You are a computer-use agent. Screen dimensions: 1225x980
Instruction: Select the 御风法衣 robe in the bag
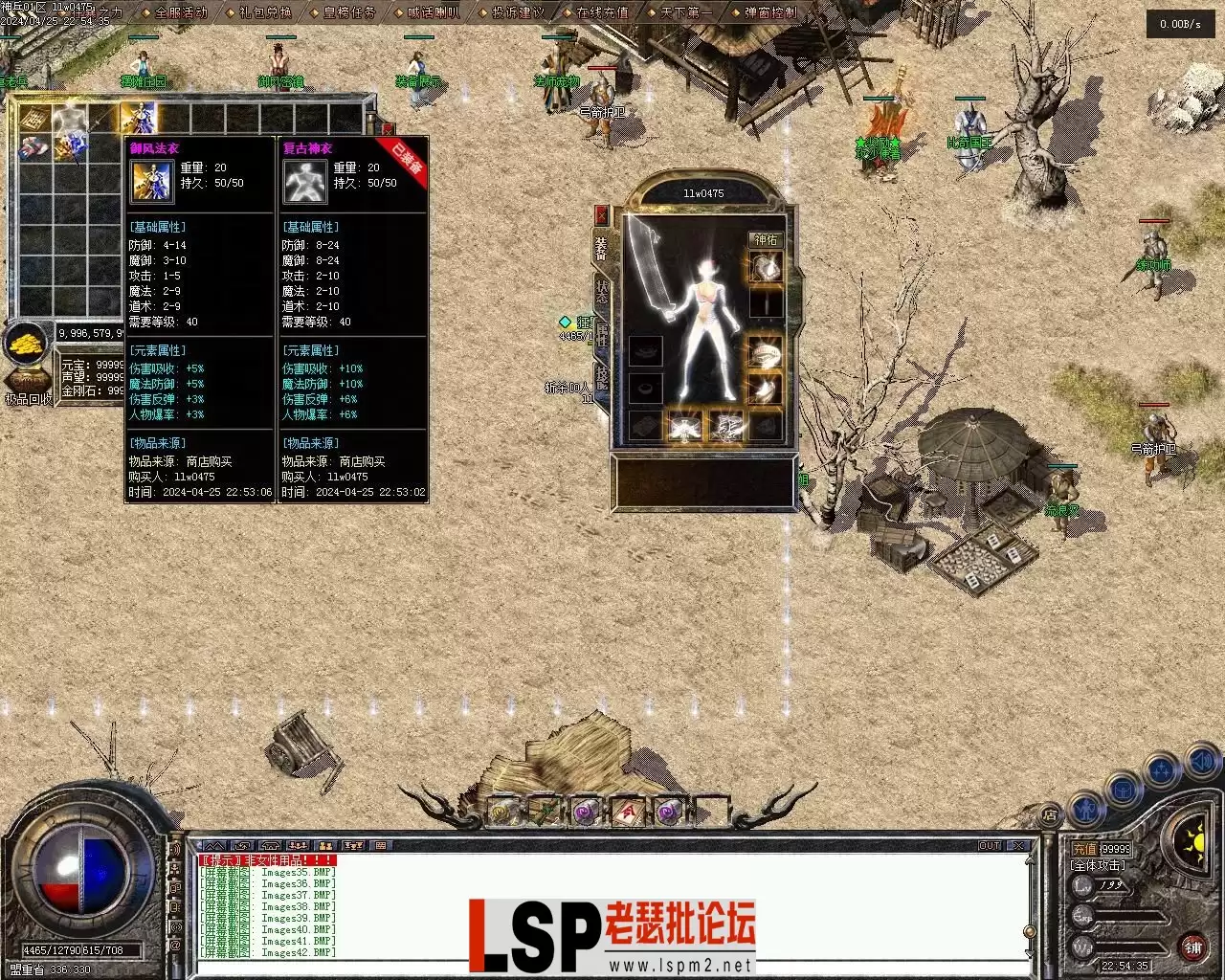138,119
